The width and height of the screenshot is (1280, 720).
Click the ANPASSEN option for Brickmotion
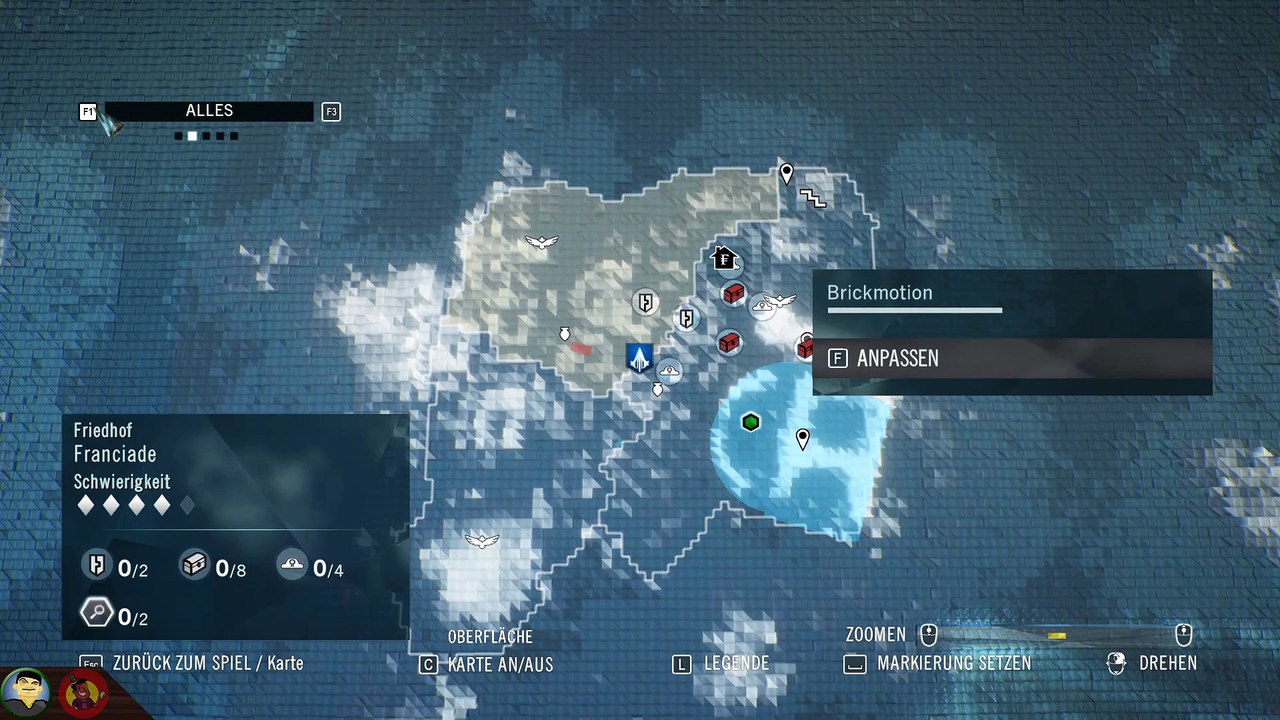click(897, 358)
